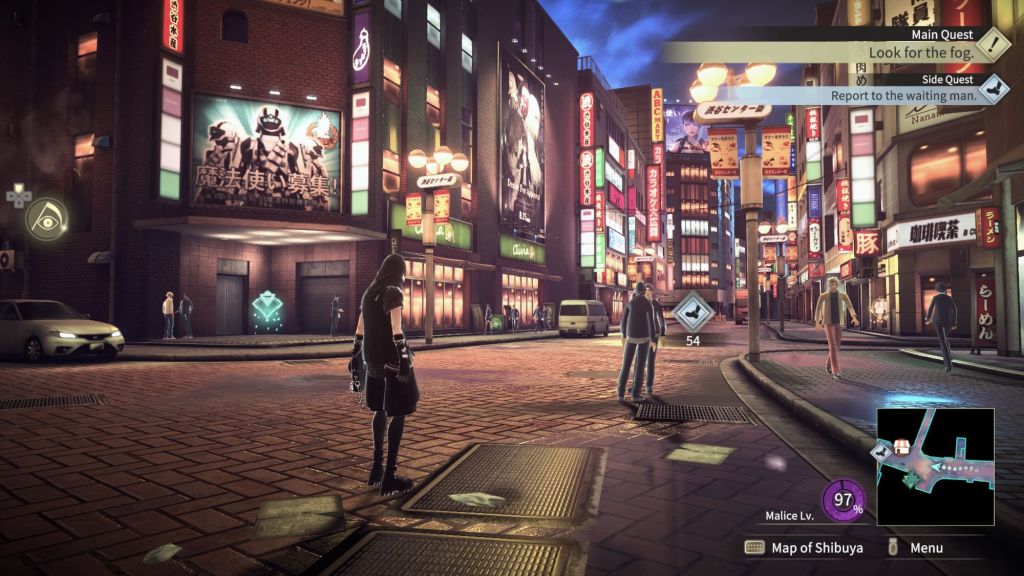
Task: Activate the eye vision ability icon
Action: click(x=46, y=218)
